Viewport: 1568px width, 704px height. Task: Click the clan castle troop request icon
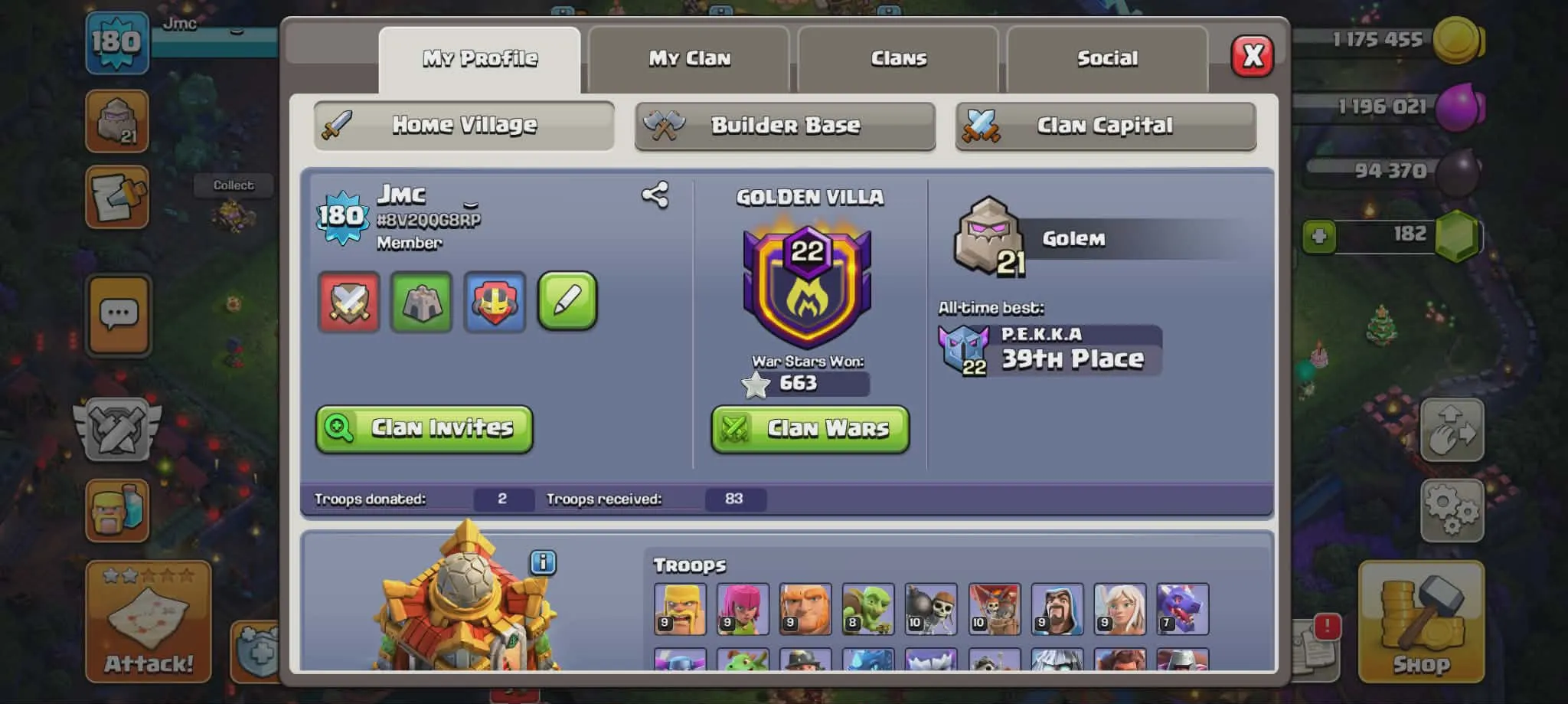[421, 303]
